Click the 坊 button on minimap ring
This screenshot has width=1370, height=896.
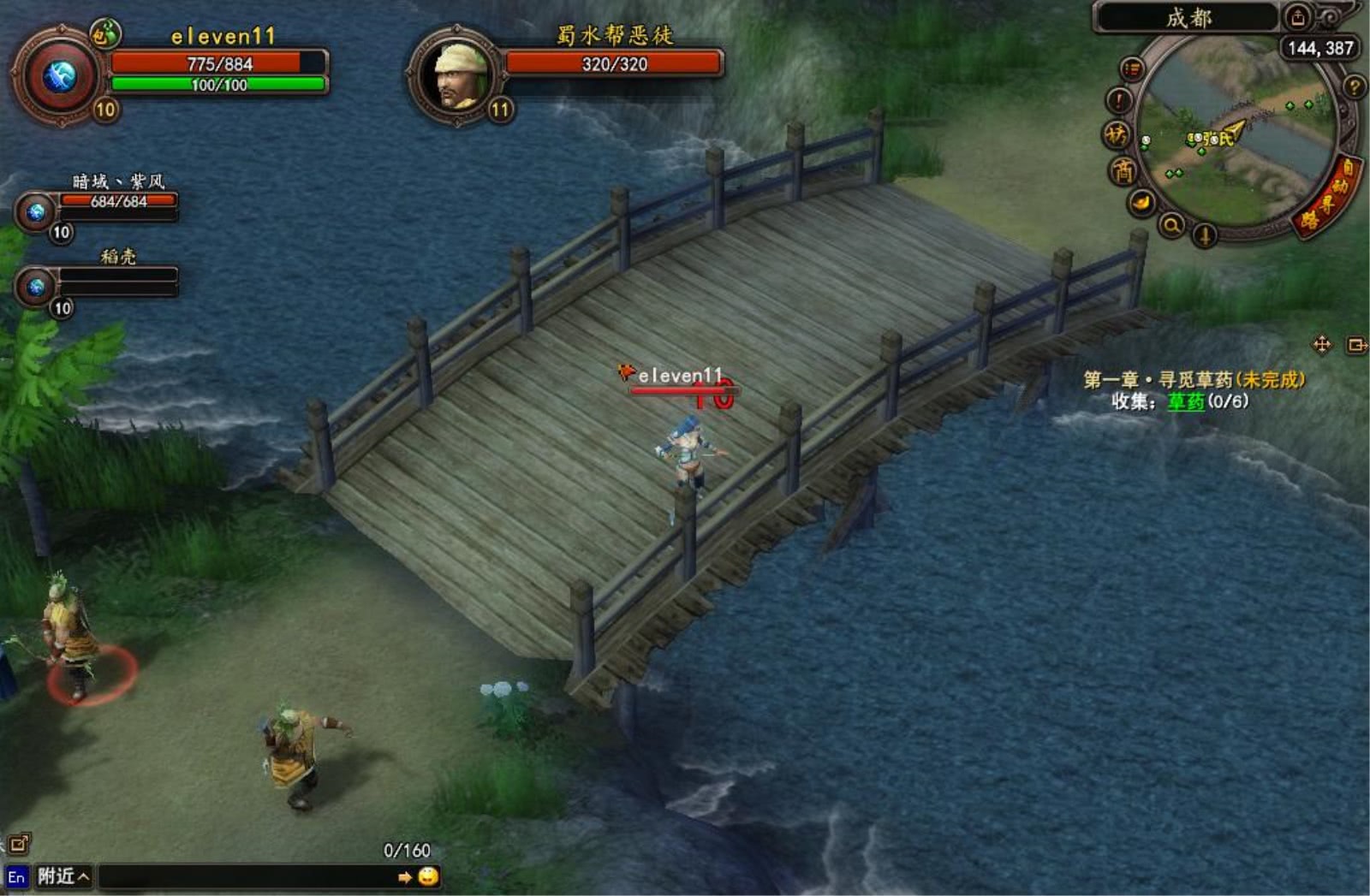tap(1116, 134)
